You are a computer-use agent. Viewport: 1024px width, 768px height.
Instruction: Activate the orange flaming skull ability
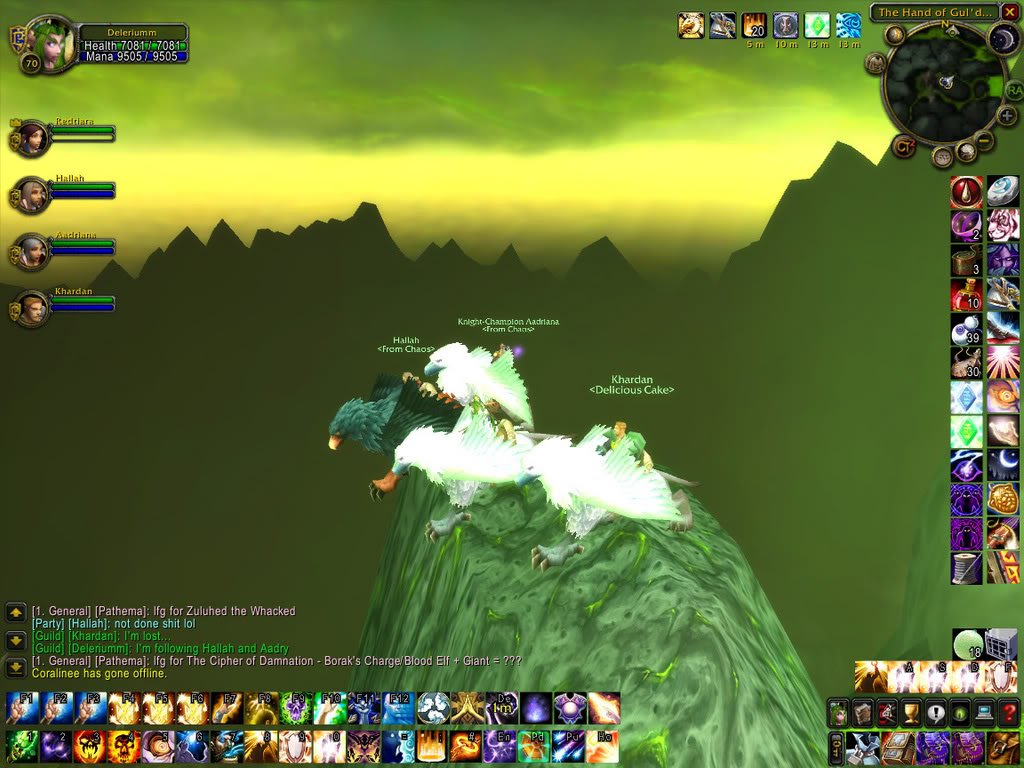(124, 746)
